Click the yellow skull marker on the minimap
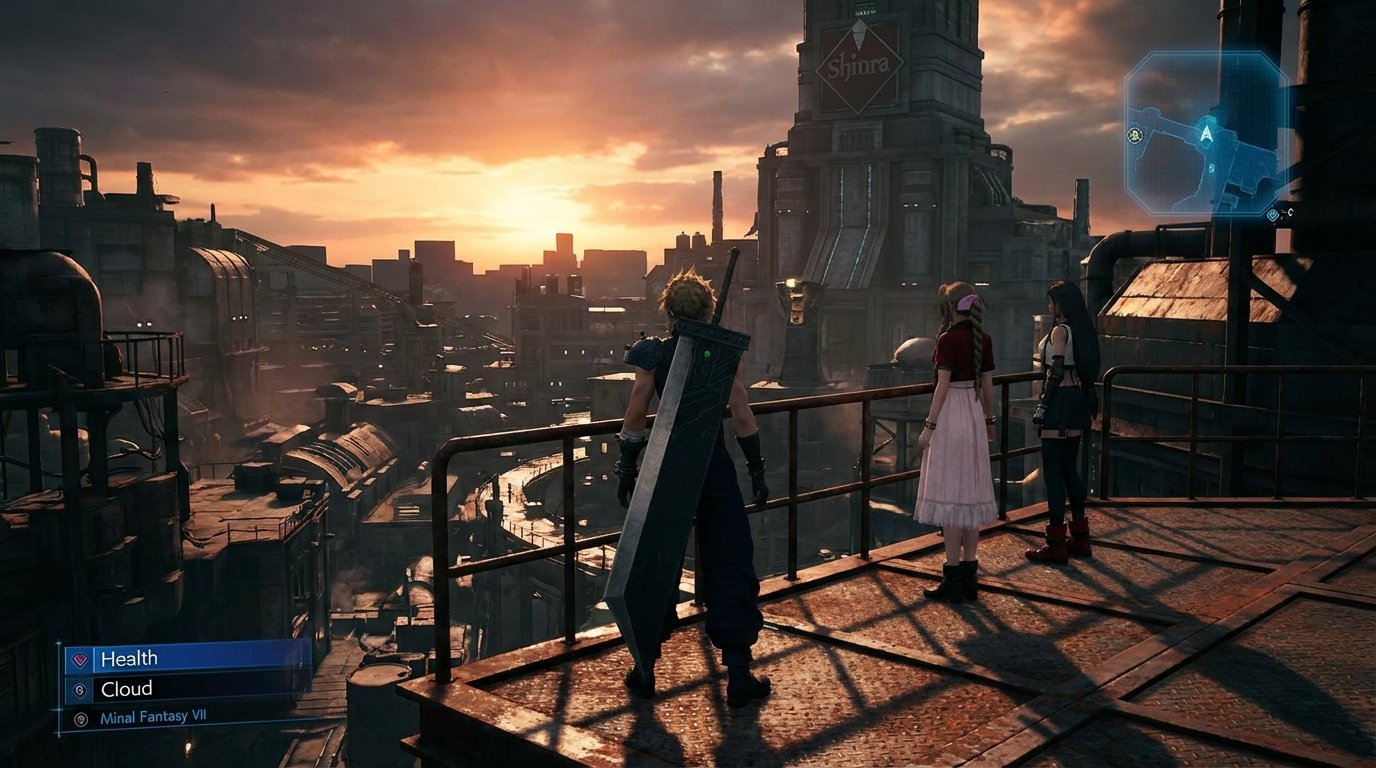 point(1134,135)
